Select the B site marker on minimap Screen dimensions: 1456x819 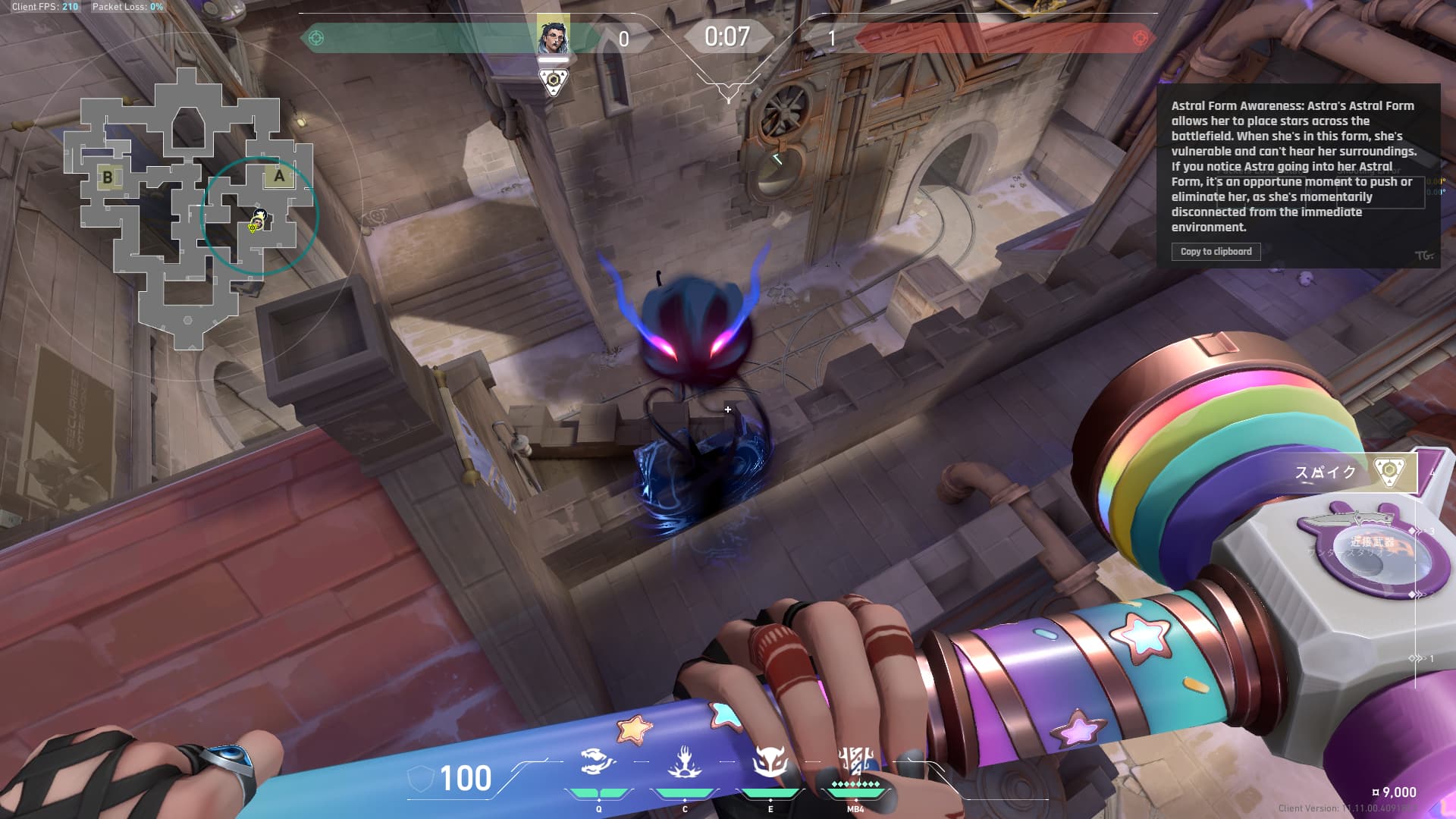[107, 177]
